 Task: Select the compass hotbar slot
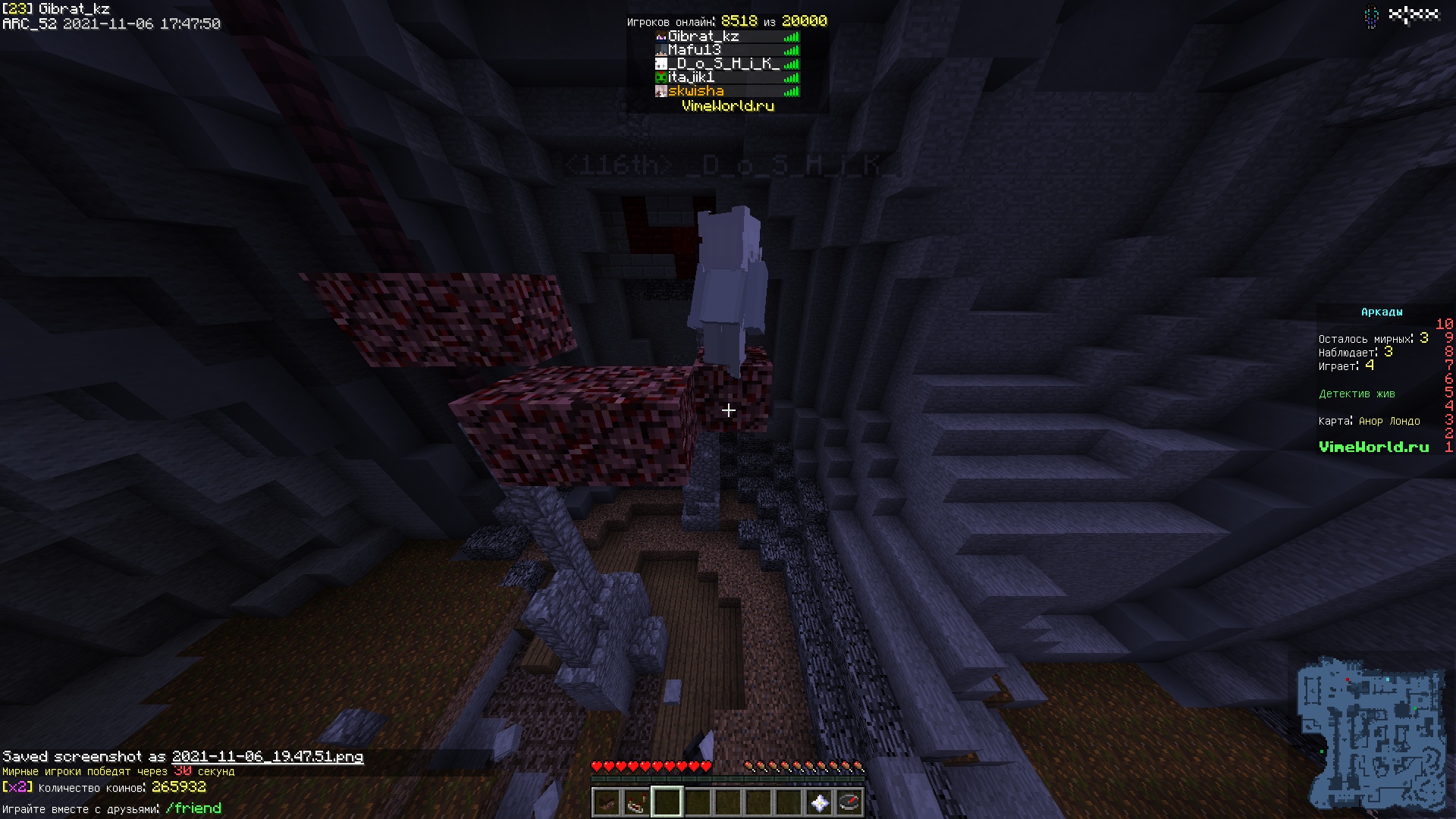[x=849, y=802]
